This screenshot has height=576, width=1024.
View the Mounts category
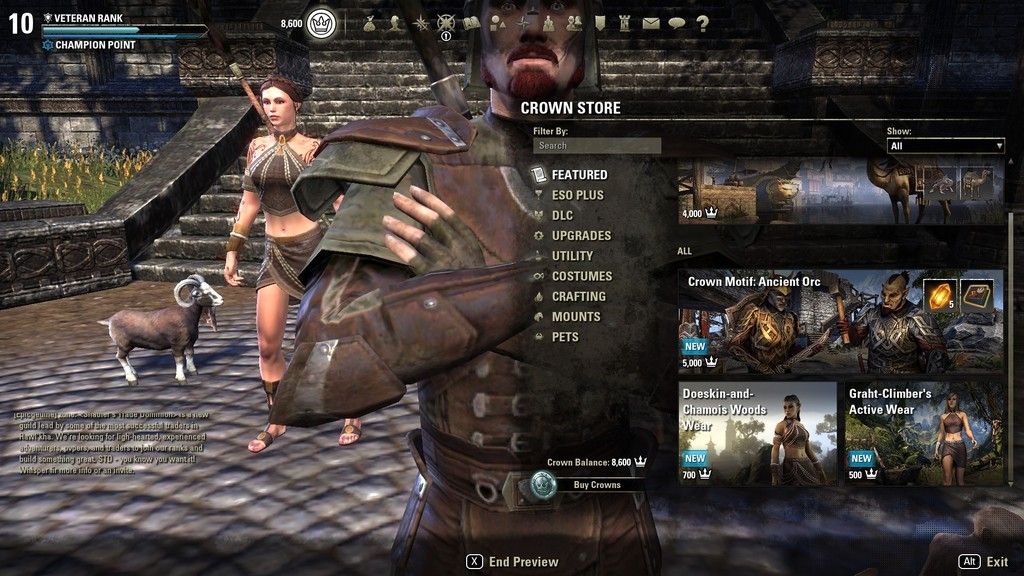(x=576, y=317)
